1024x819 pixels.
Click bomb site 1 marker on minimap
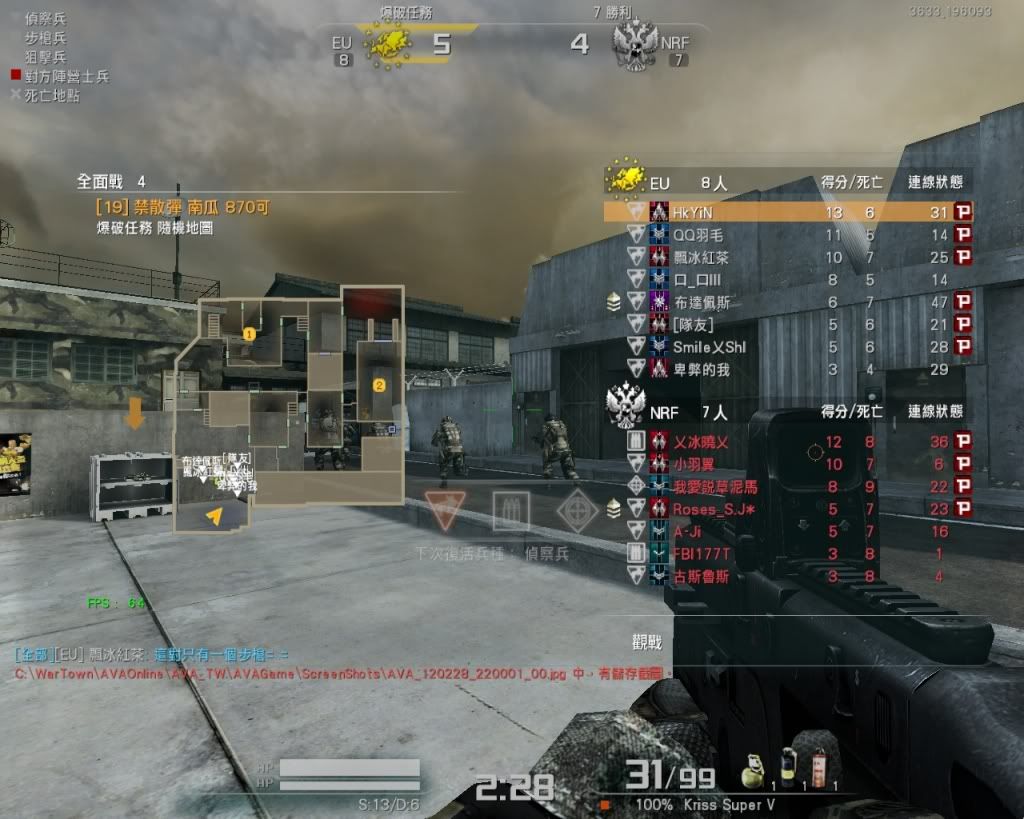click(x=249, y=333)
